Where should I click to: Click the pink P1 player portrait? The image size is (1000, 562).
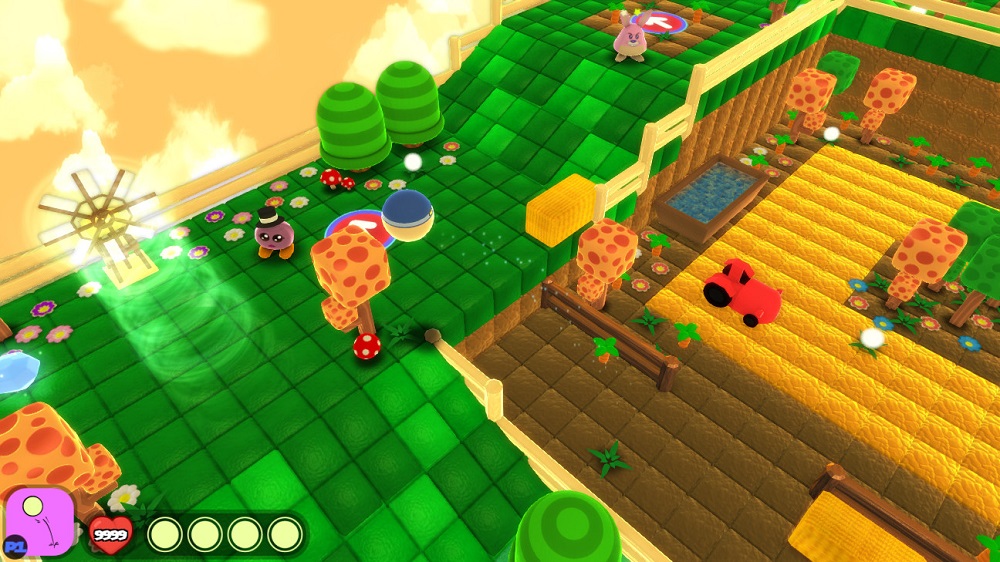[x=40, y=521]
